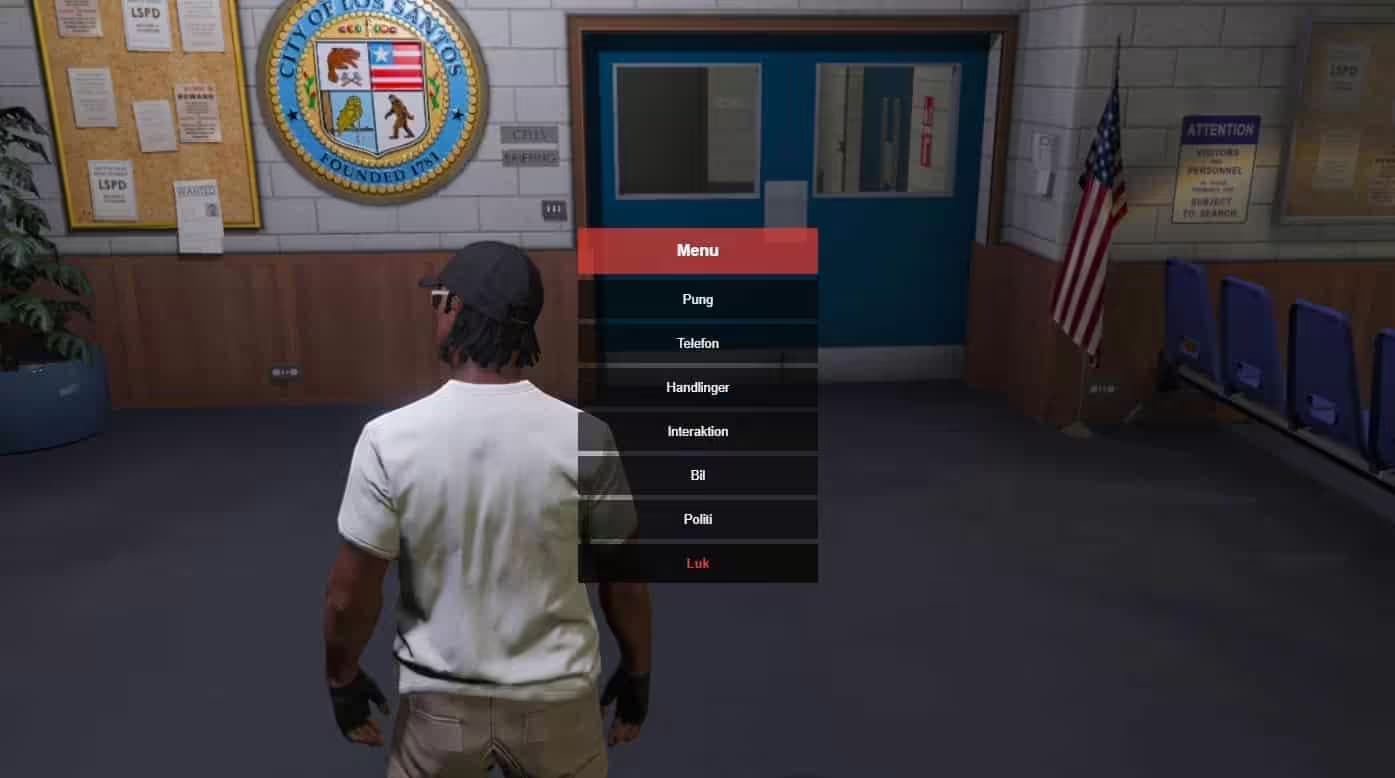1395x778 pixels.
Task: Open the Bil menu option
Action: pyautogui.click(x=697, y=475)
